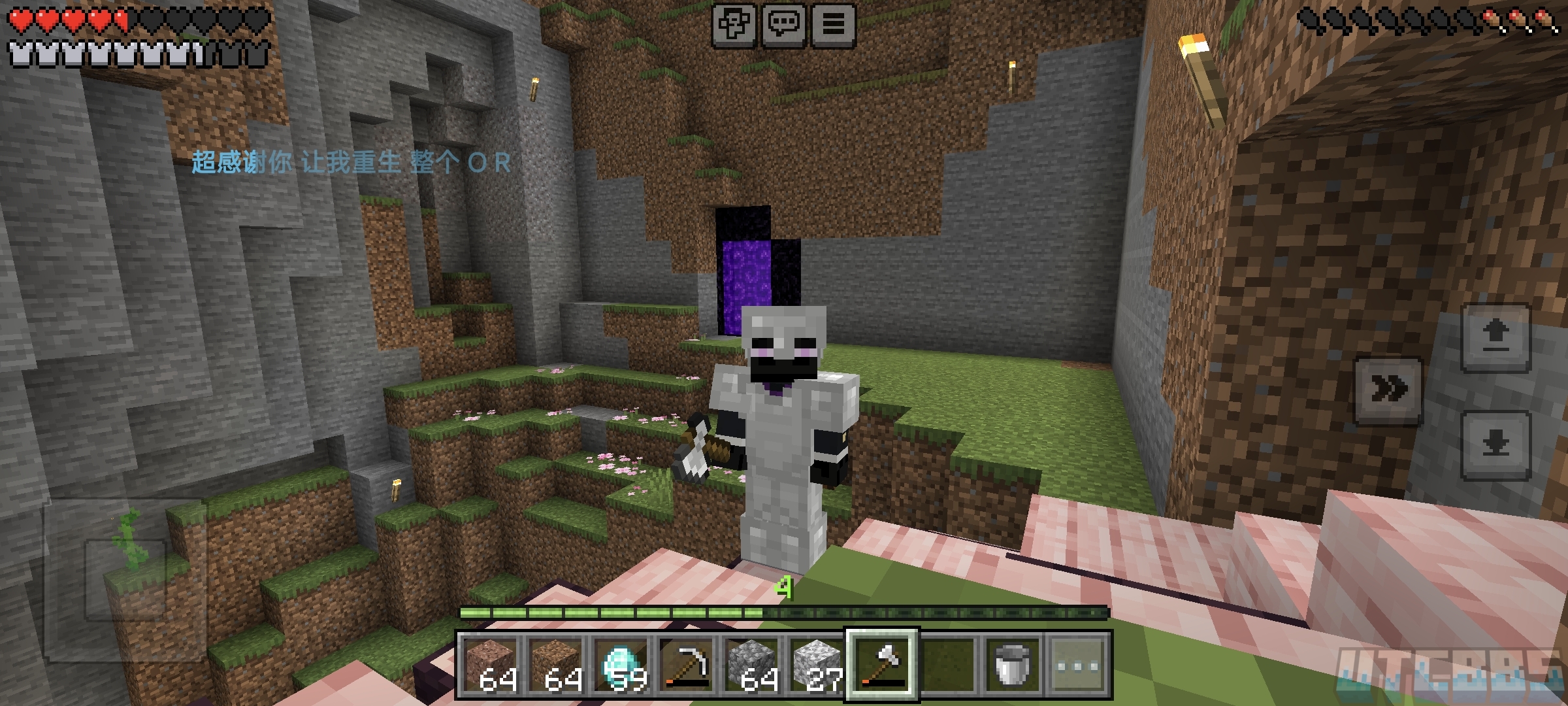1568x706 pixels.
Task: Tap the highlighted iron axe slot
Action: (882, 665)
